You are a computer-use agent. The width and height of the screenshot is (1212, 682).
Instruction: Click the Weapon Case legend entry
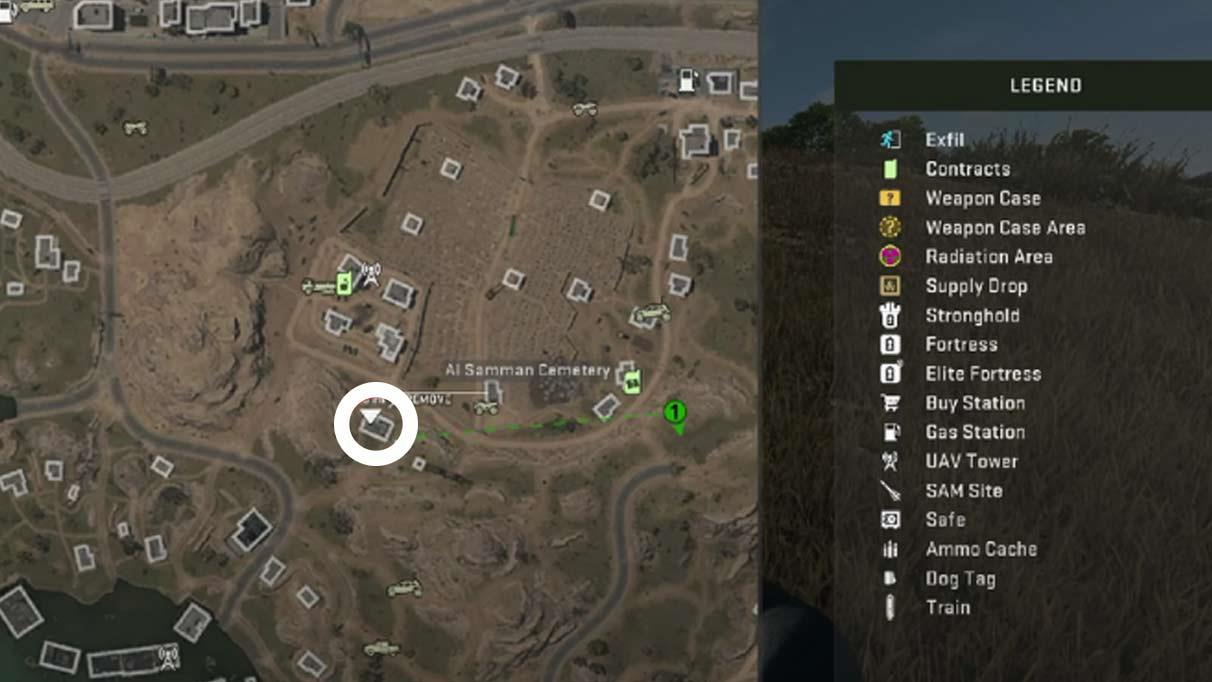(982, 198)
